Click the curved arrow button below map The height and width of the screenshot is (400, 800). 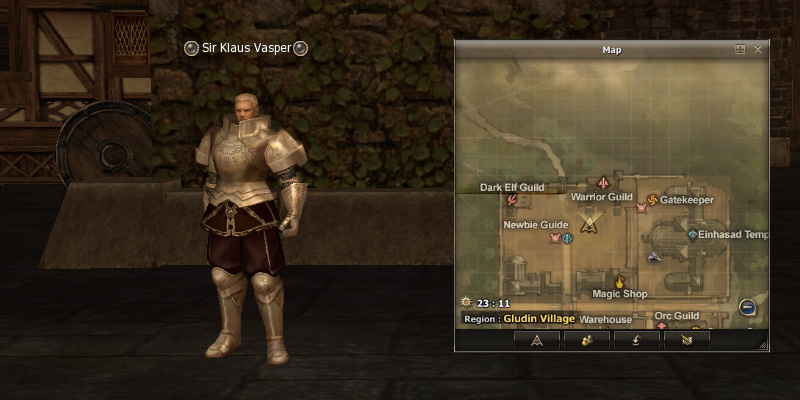click(x=636, y=339)
